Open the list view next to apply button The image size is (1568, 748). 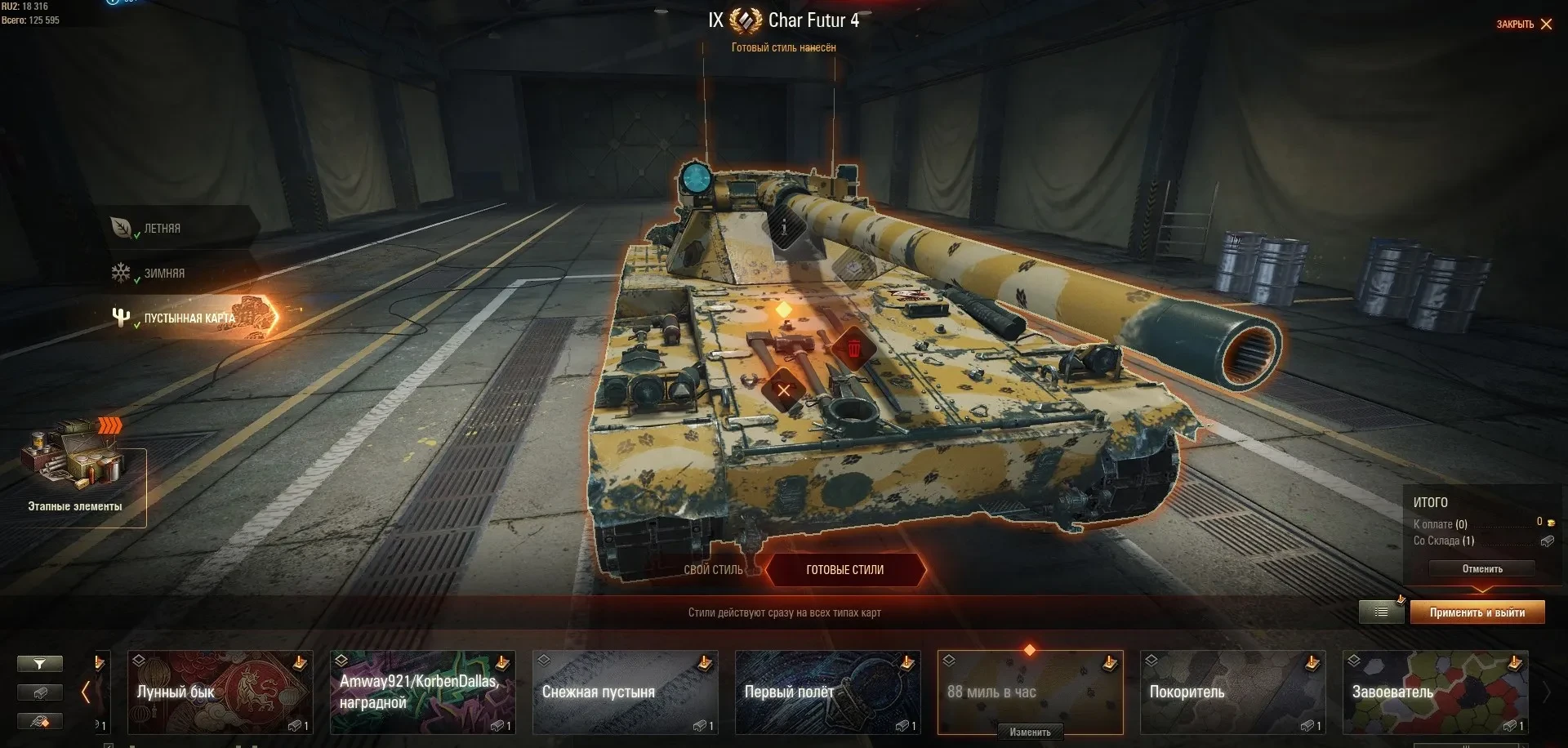[x=1381, y=612]
